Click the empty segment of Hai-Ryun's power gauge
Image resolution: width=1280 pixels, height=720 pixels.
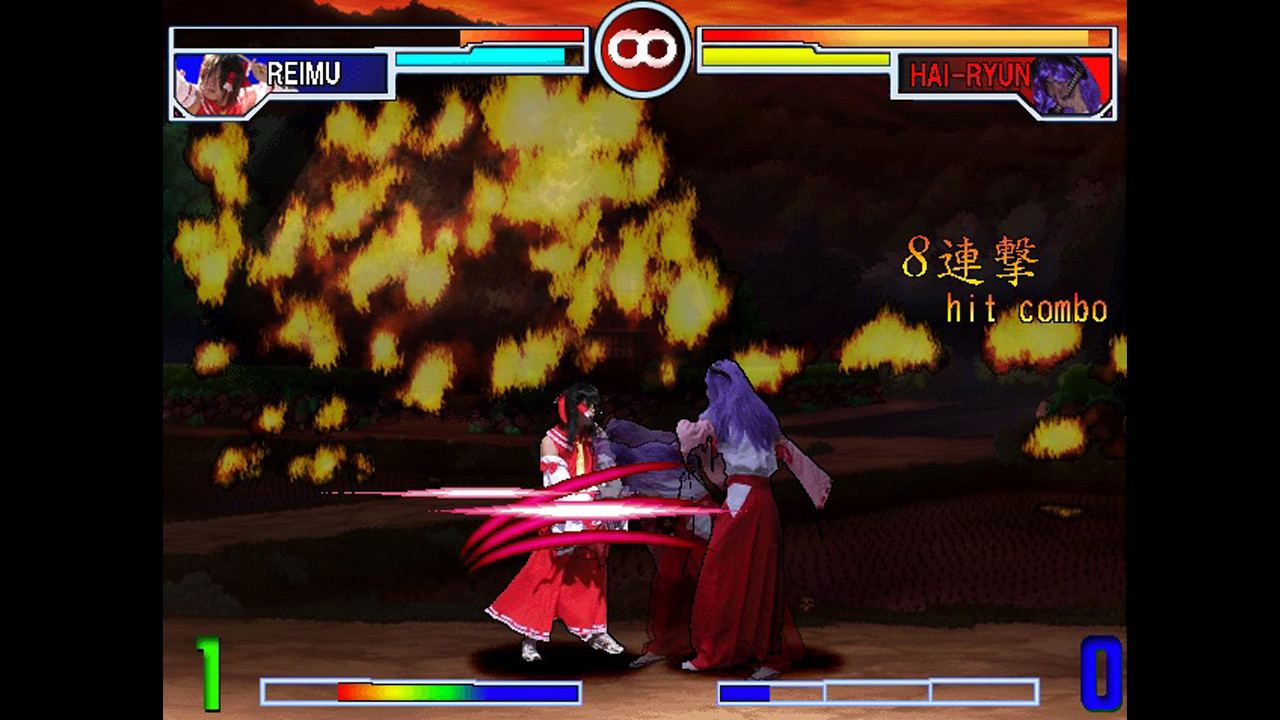coord(880,692)
